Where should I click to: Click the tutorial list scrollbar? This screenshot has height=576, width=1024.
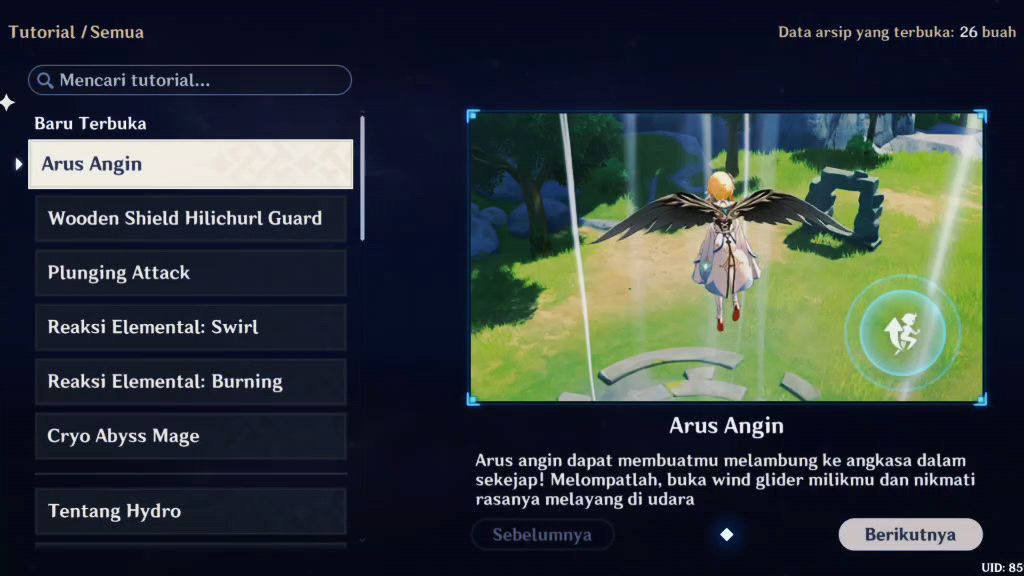tap(362, 178)
